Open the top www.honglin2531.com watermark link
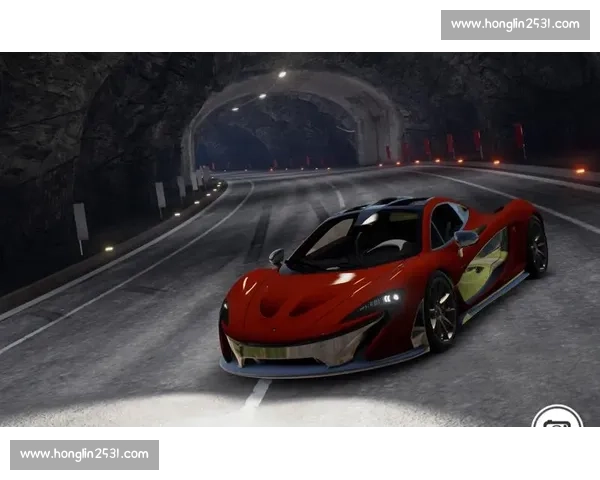 [x=515, y=24]
